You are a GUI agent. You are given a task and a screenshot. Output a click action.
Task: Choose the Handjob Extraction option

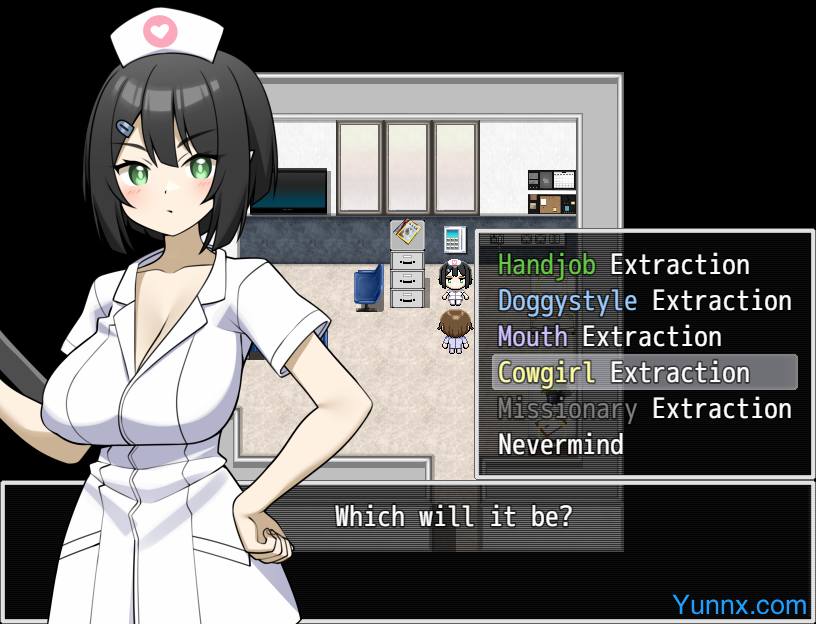[x=623, y=265]
